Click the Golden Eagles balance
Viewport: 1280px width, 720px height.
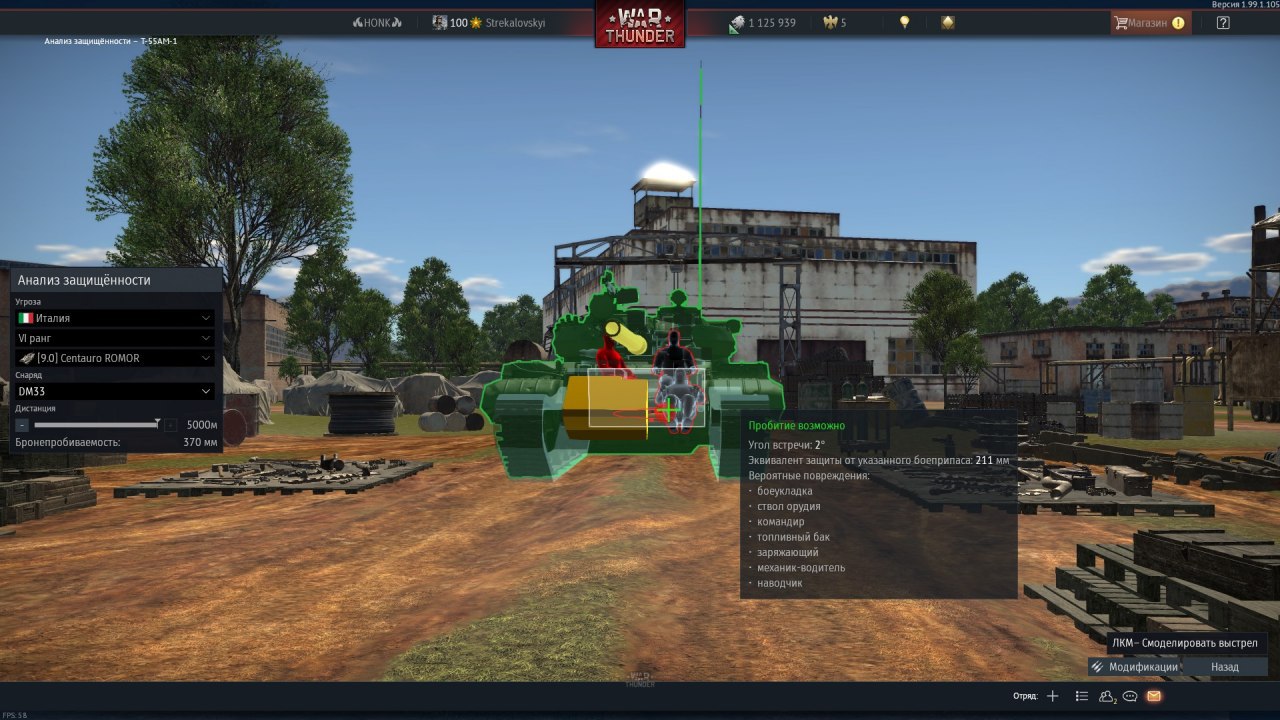(835, 23)
